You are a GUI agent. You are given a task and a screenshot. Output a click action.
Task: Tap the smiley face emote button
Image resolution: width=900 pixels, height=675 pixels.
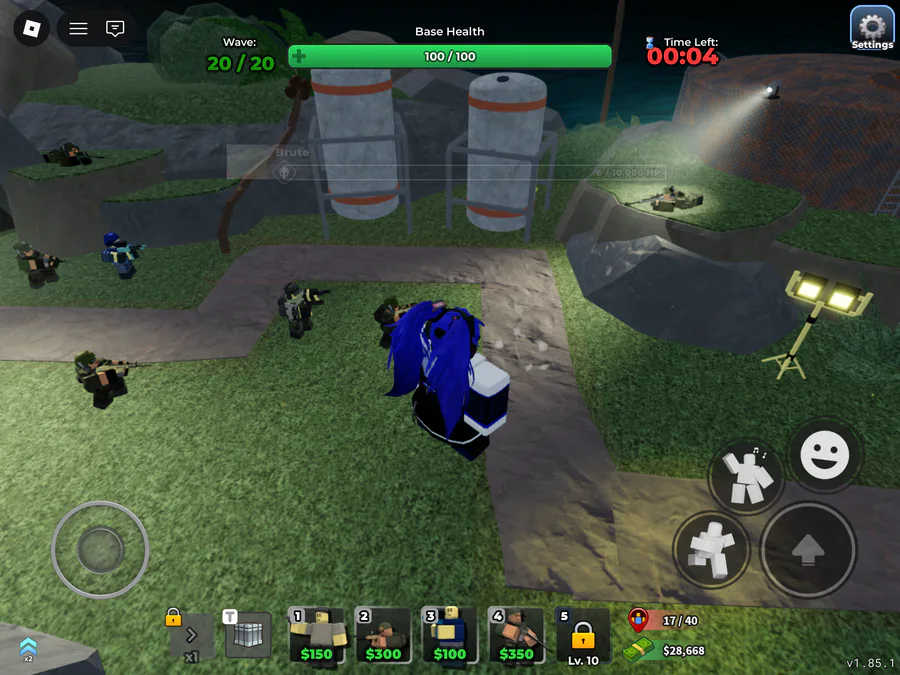click(825, 456)
